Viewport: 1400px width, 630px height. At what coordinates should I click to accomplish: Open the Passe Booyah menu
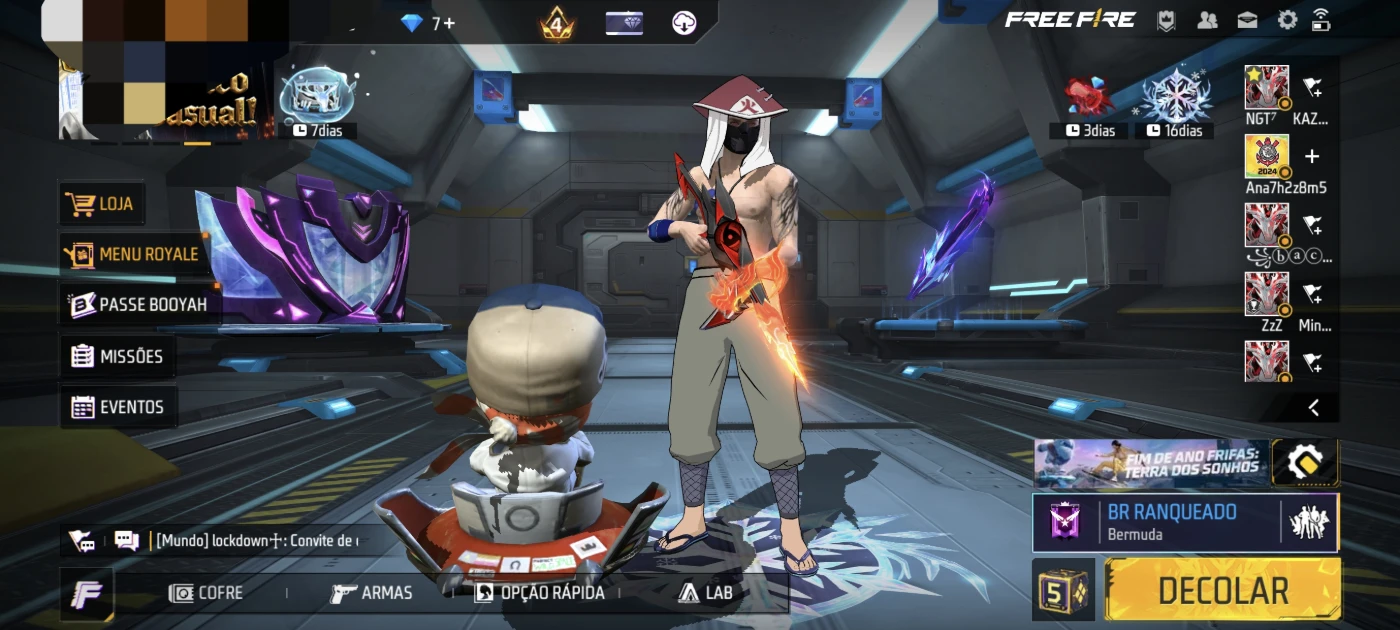tap(138, 305)
